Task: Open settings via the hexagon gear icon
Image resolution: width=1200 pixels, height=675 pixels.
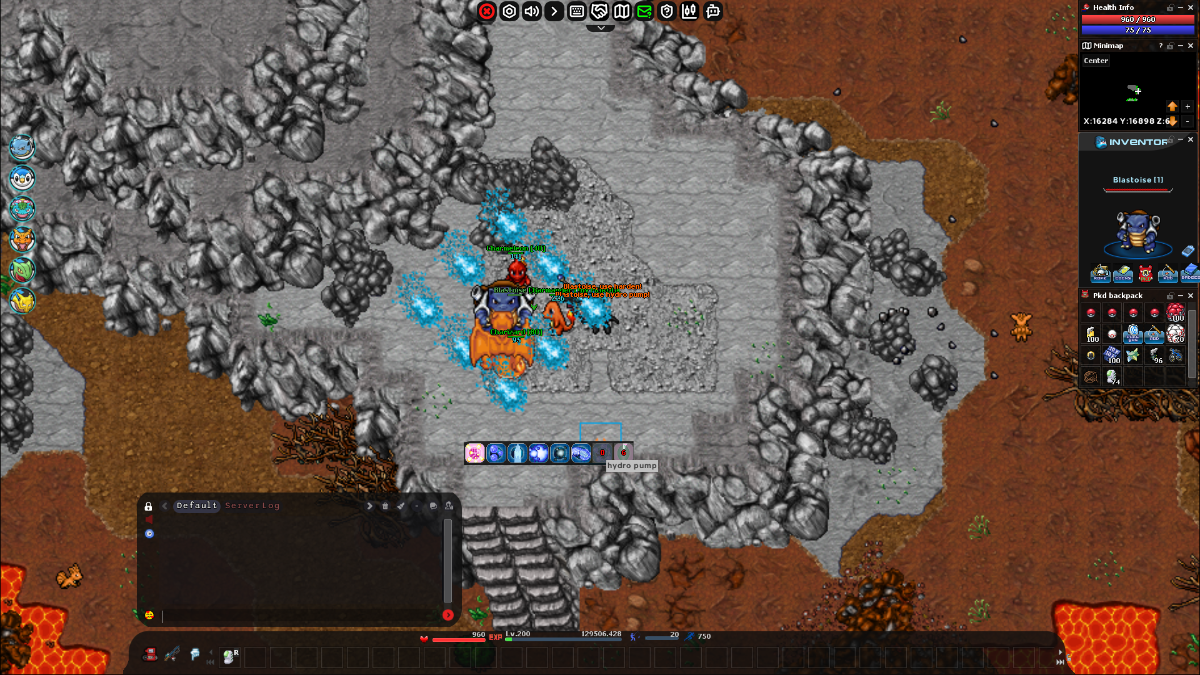Action: (x=509, y=11)
